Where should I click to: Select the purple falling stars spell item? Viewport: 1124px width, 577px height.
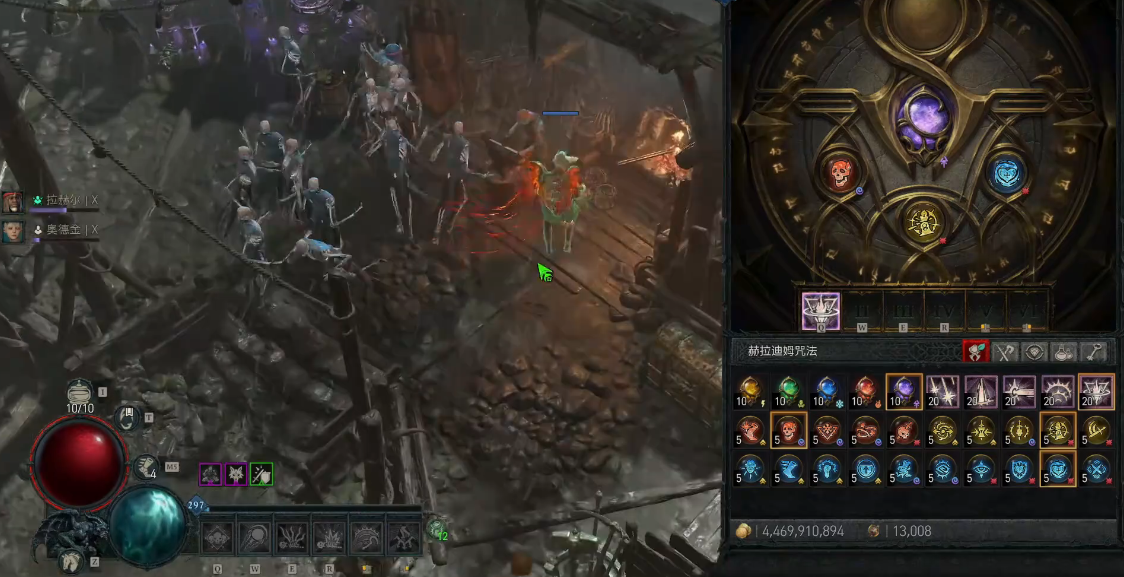[942, 391]
